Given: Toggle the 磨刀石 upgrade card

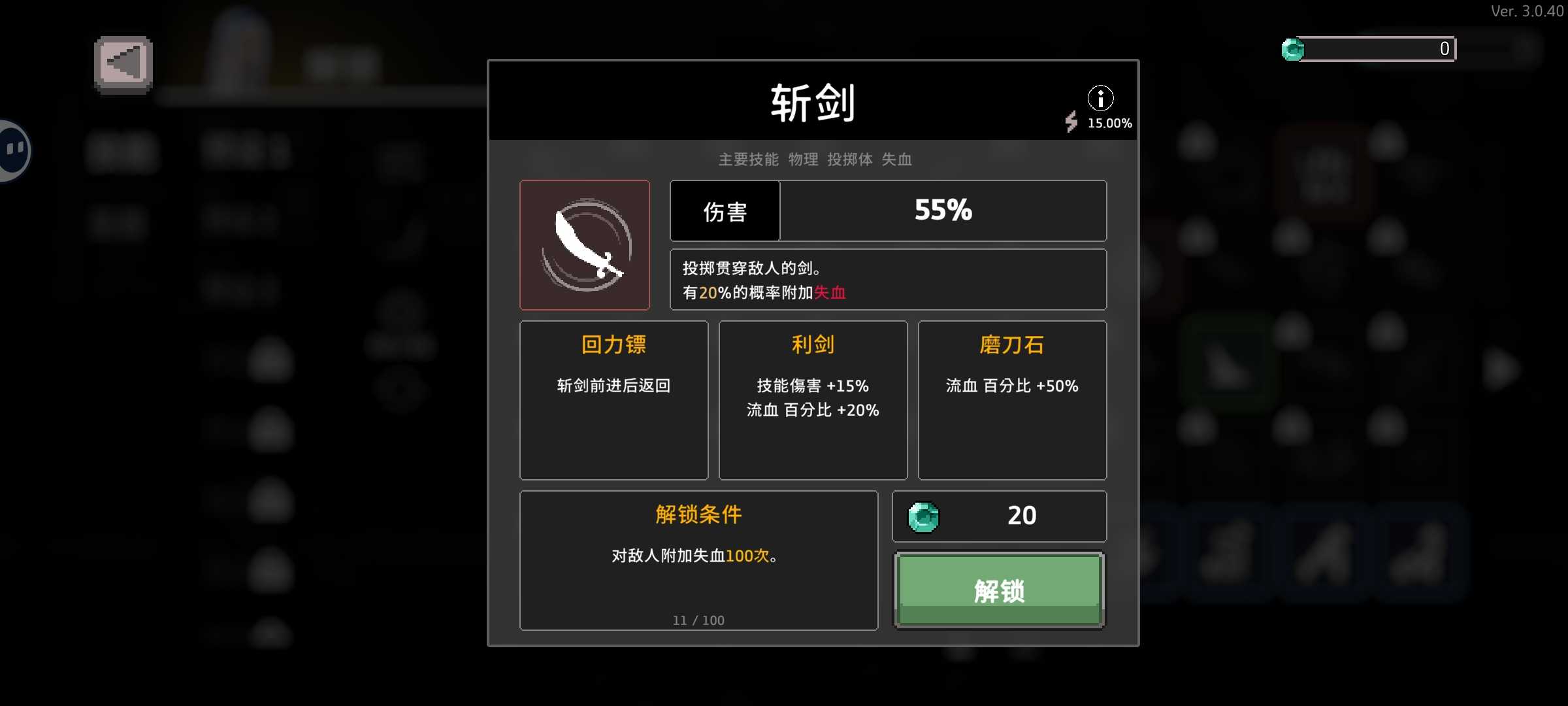Looking at the screenshot, I should pos(1011,400).
